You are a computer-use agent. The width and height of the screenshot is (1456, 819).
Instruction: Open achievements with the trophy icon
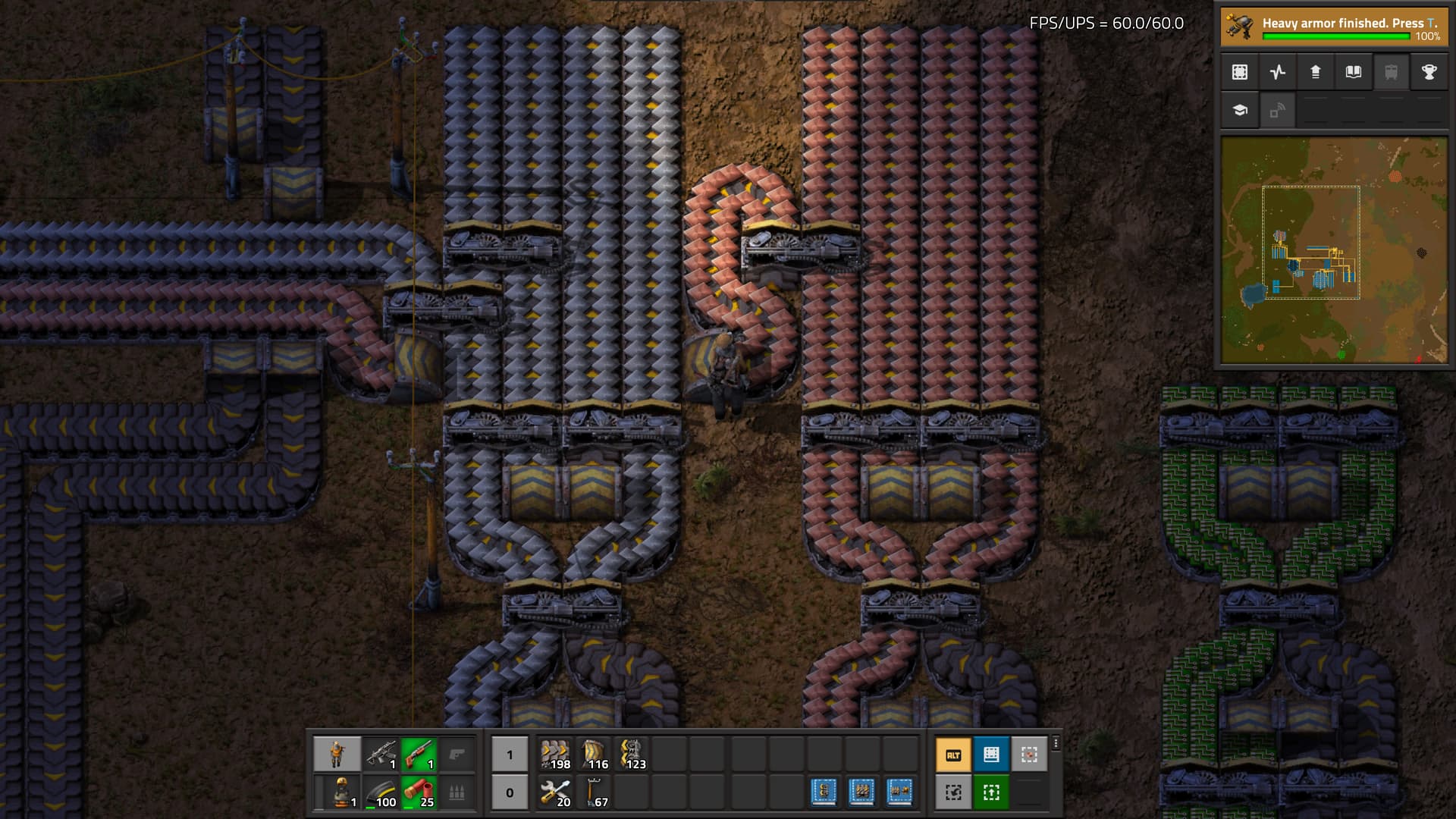click(x=1429, y=72)
